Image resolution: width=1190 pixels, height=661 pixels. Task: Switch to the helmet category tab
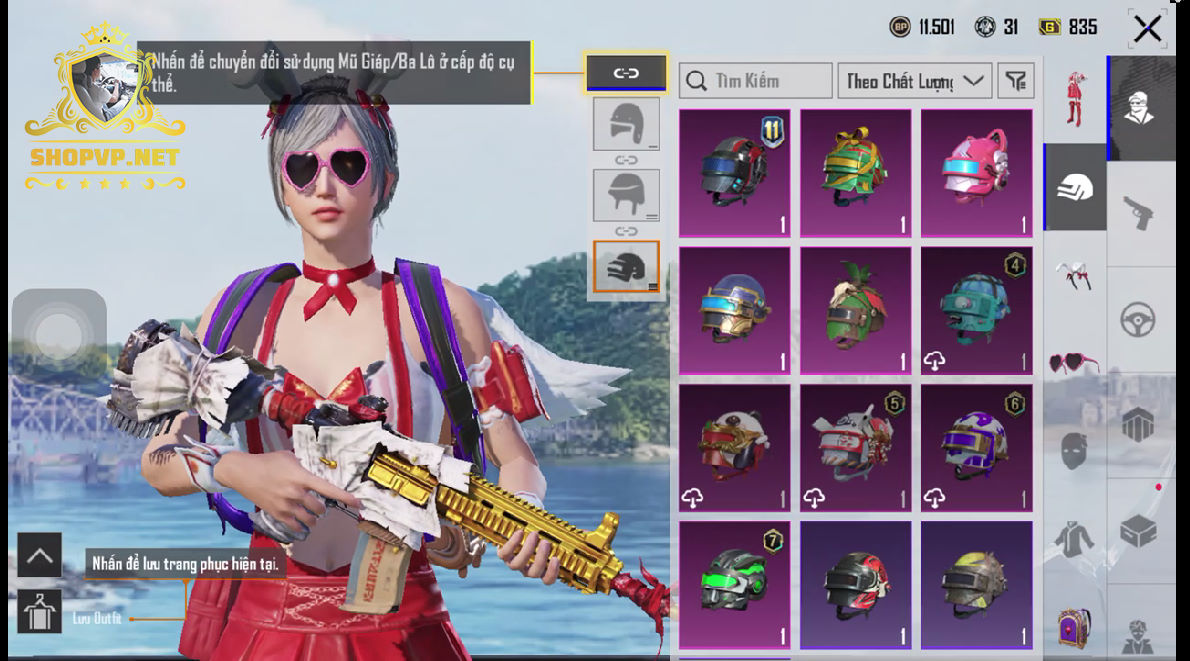click(x=1075, y=187)
